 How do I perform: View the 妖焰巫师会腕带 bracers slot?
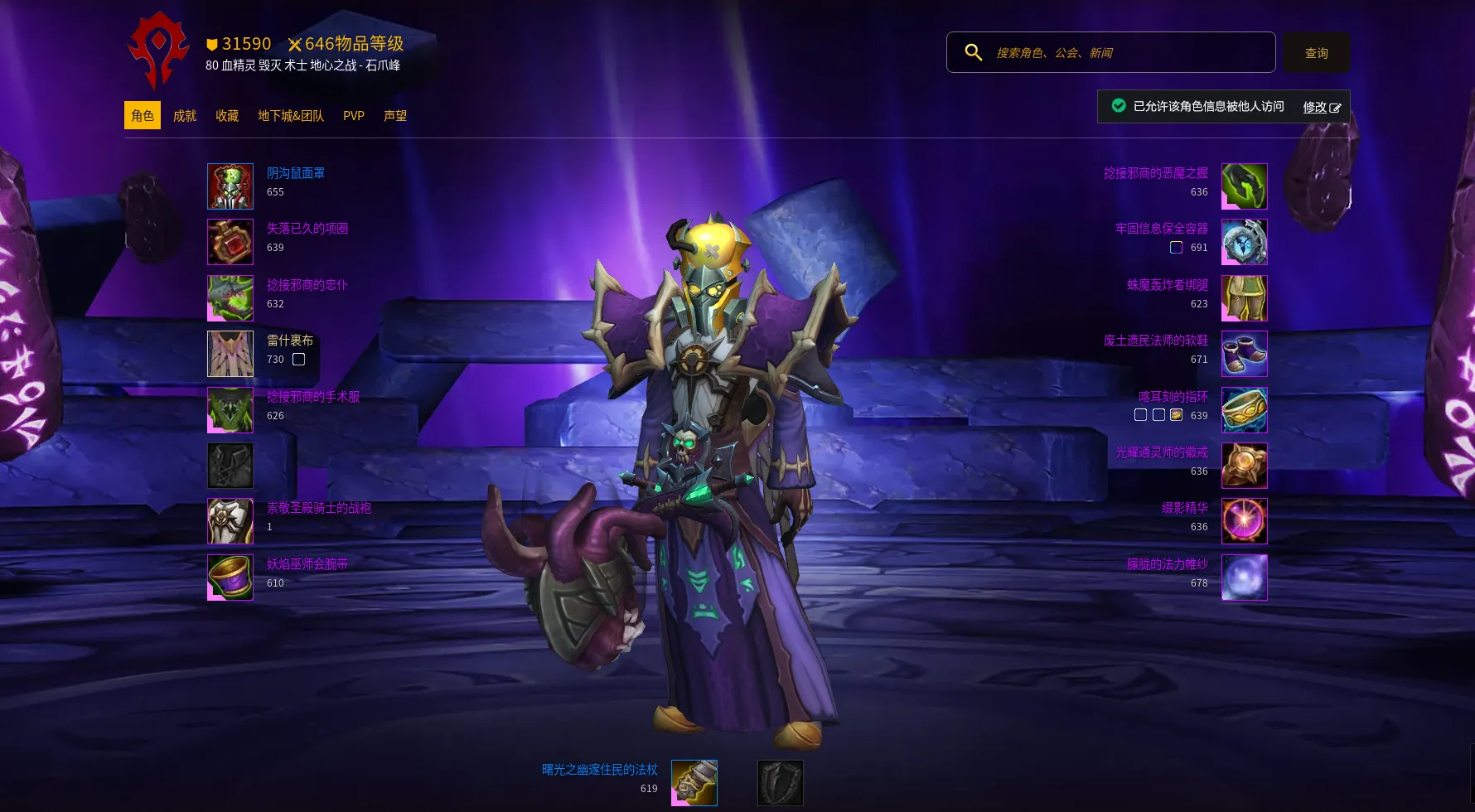click(x=230, y=578)
